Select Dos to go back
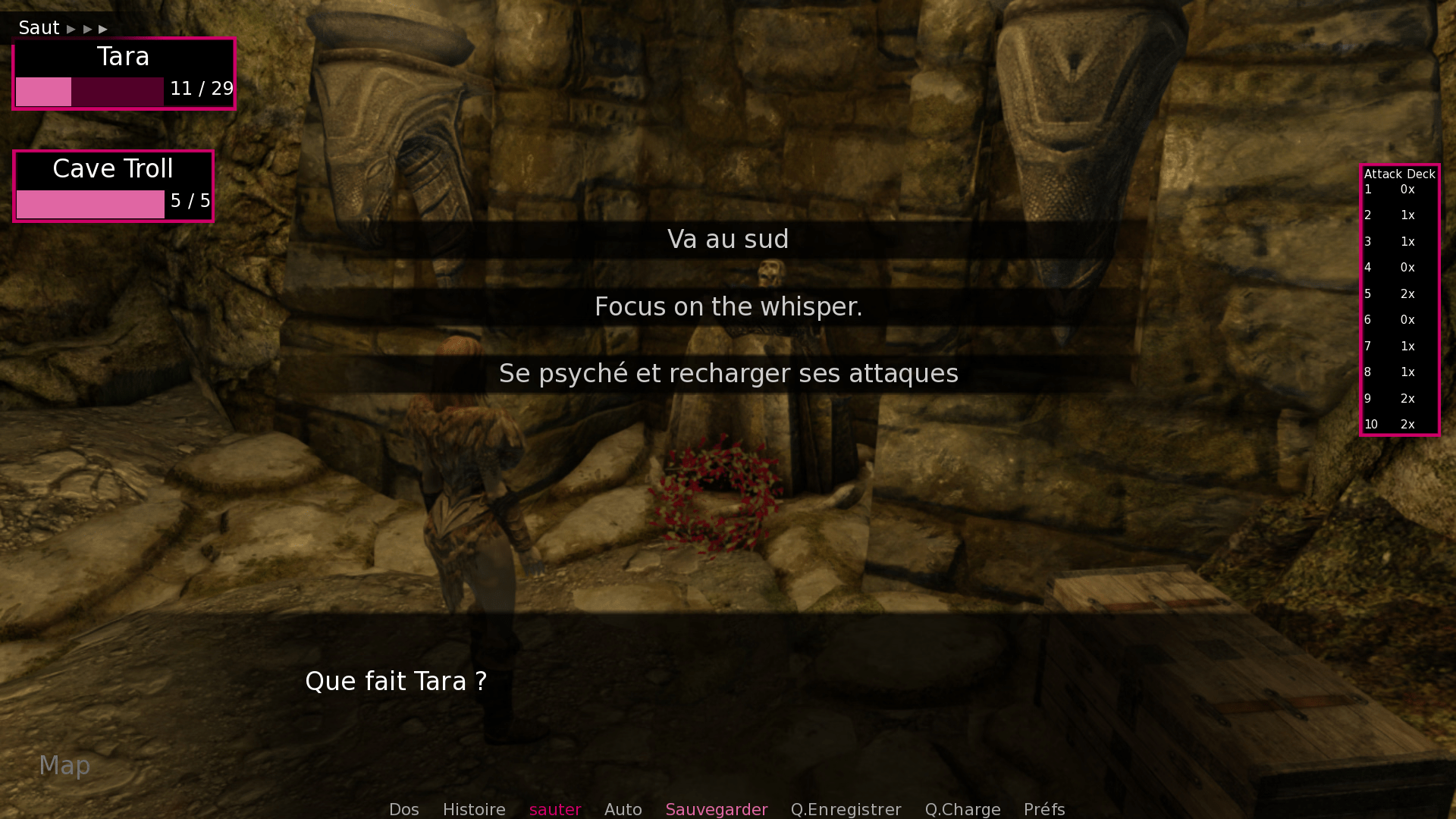Screen dimensions: 1456x819 coord(403,809)
